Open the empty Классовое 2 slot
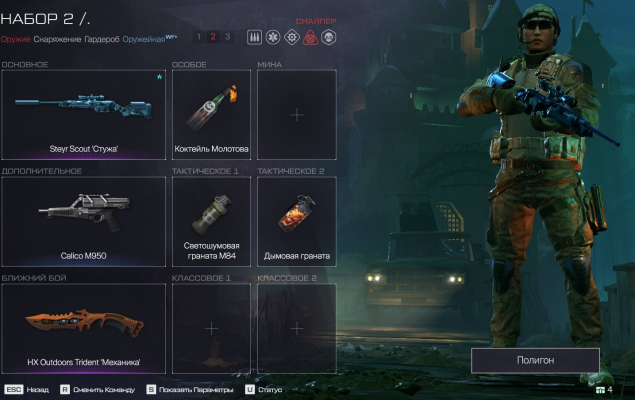The image size is (635, 400). (297, 328)
